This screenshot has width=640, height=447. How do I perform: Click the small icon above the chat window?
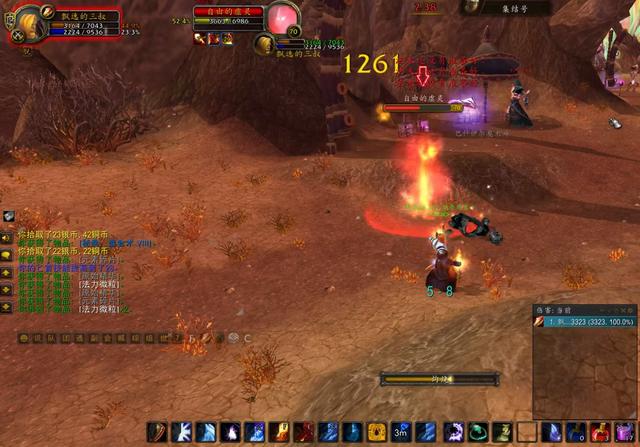pos(8,216)
